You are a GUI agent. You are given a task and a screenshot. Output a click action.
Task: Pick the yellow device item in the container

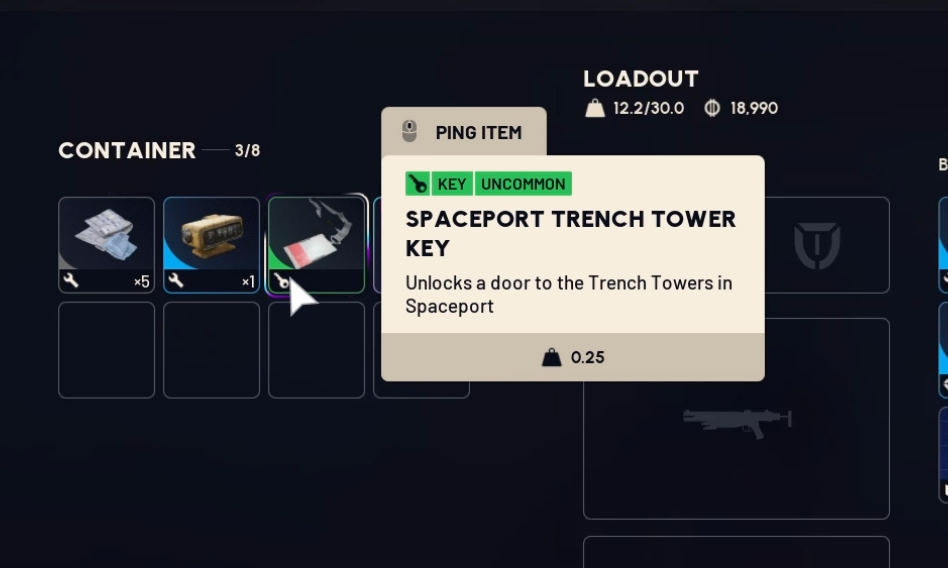[211, 244]
